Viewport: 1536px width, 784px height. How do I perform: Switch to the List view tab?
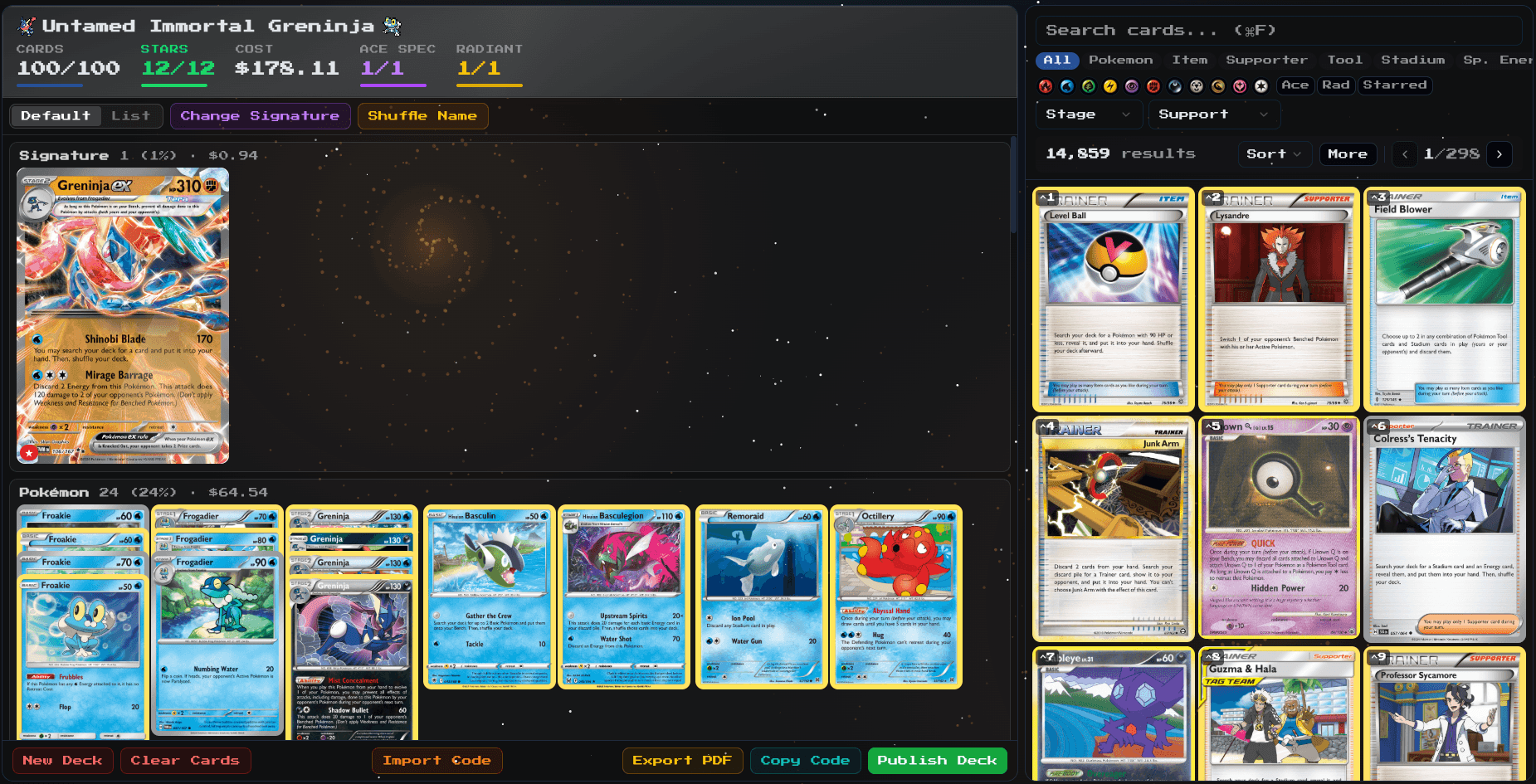[132, 115]
